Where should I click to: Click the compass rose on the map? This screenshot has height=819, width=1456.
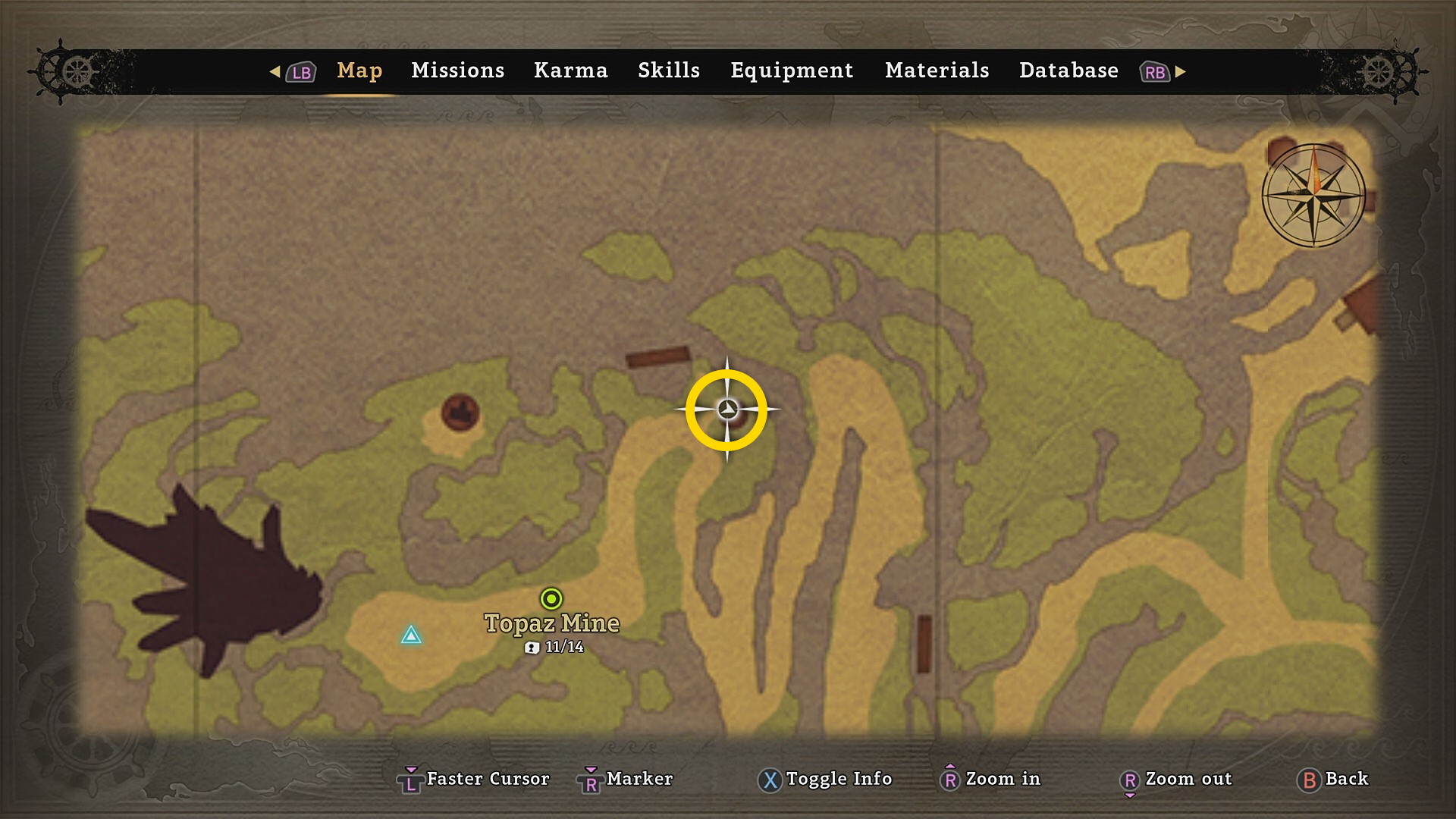click(x=1313, y=195)
